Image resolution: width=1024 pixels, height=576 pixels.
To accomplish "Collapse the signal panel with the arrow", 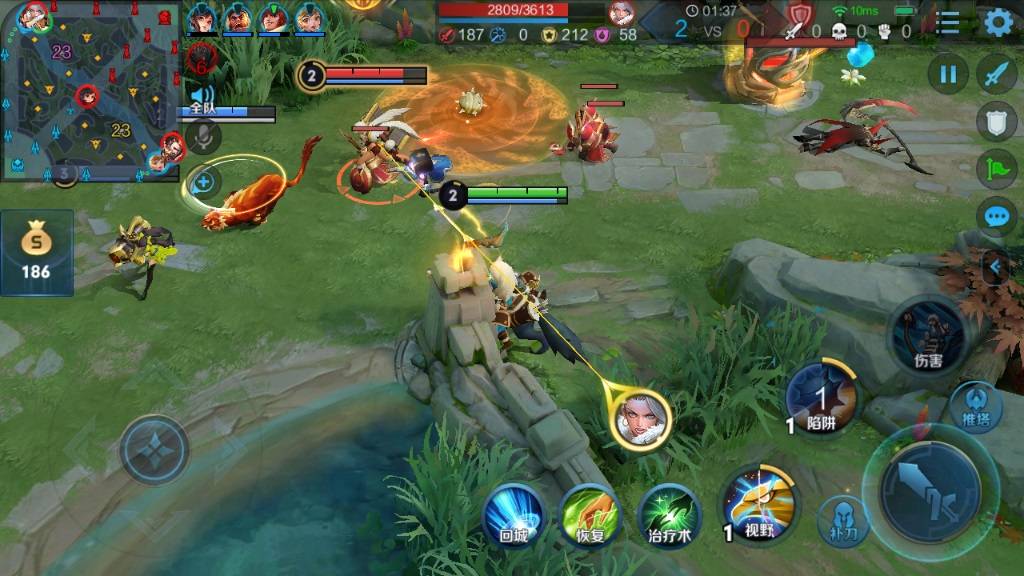I will click(x=996, y=267).
